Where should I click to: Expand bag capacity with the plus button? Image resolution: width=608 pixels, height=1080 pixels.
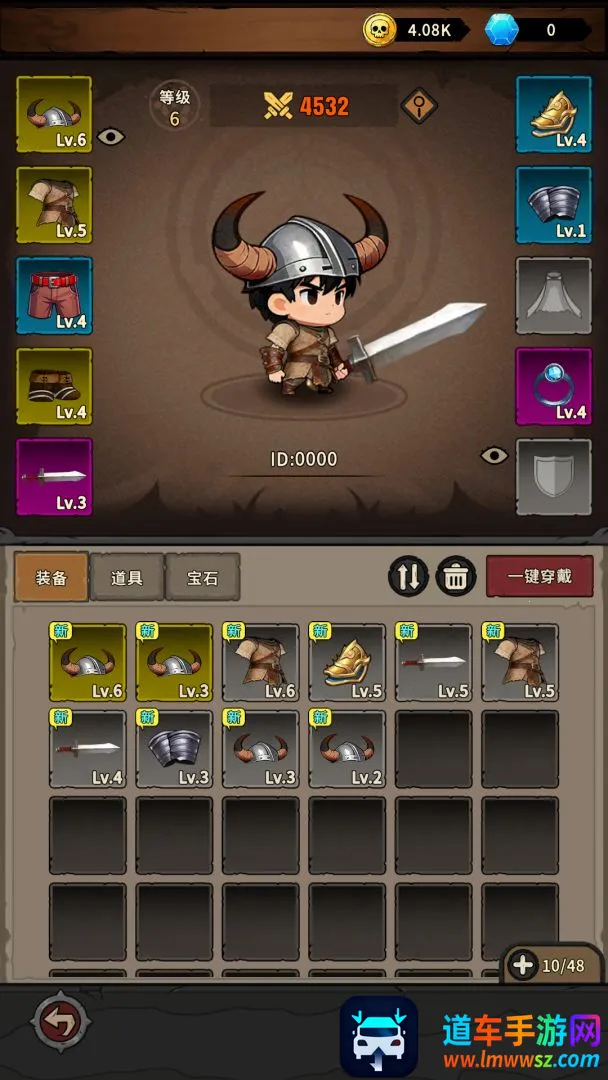pyautogui.click(x=523, y=965)
